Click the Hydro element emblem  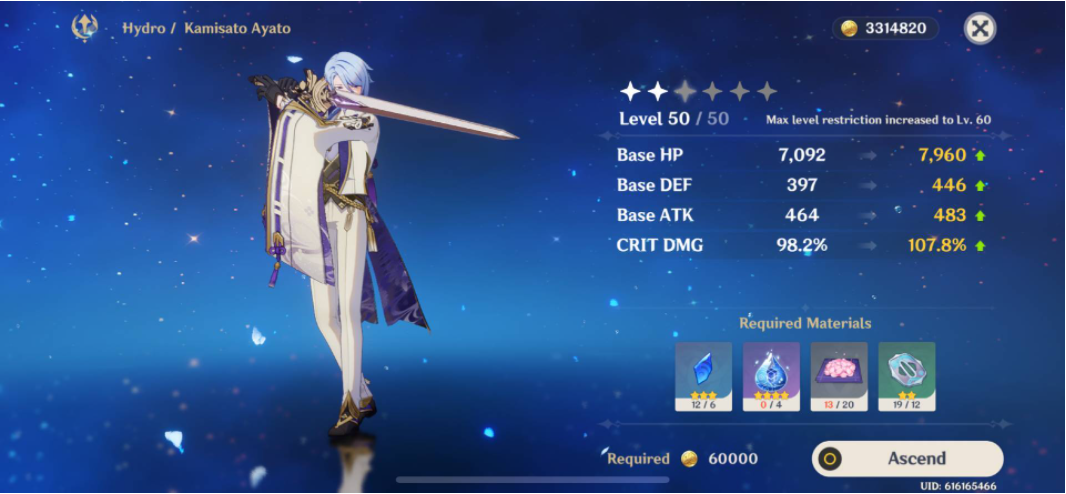(85, 28)
